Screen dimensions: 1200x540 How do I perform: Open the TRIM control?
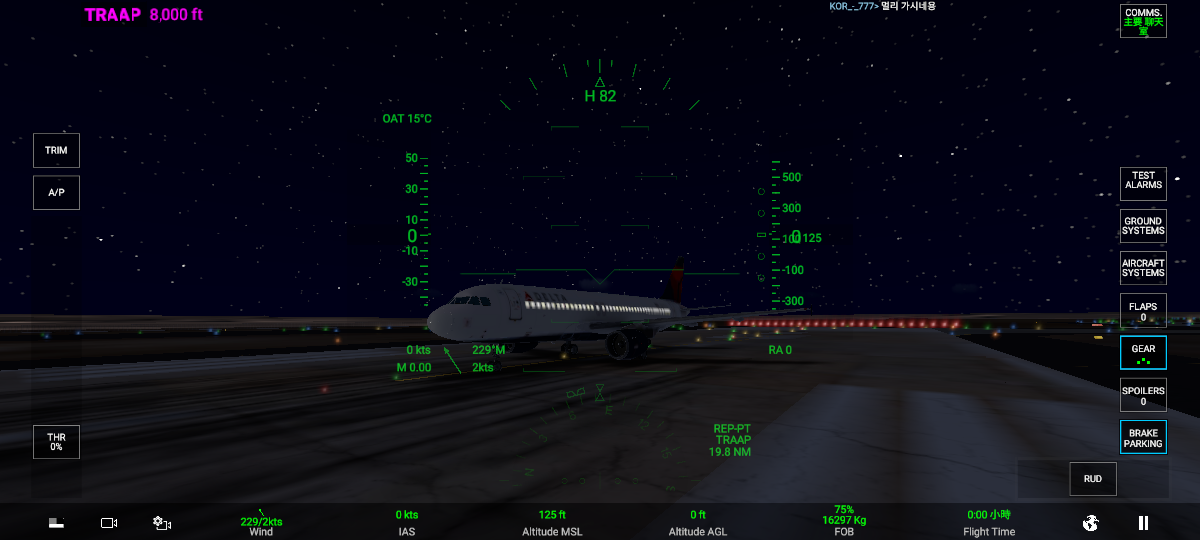point(56,150)
